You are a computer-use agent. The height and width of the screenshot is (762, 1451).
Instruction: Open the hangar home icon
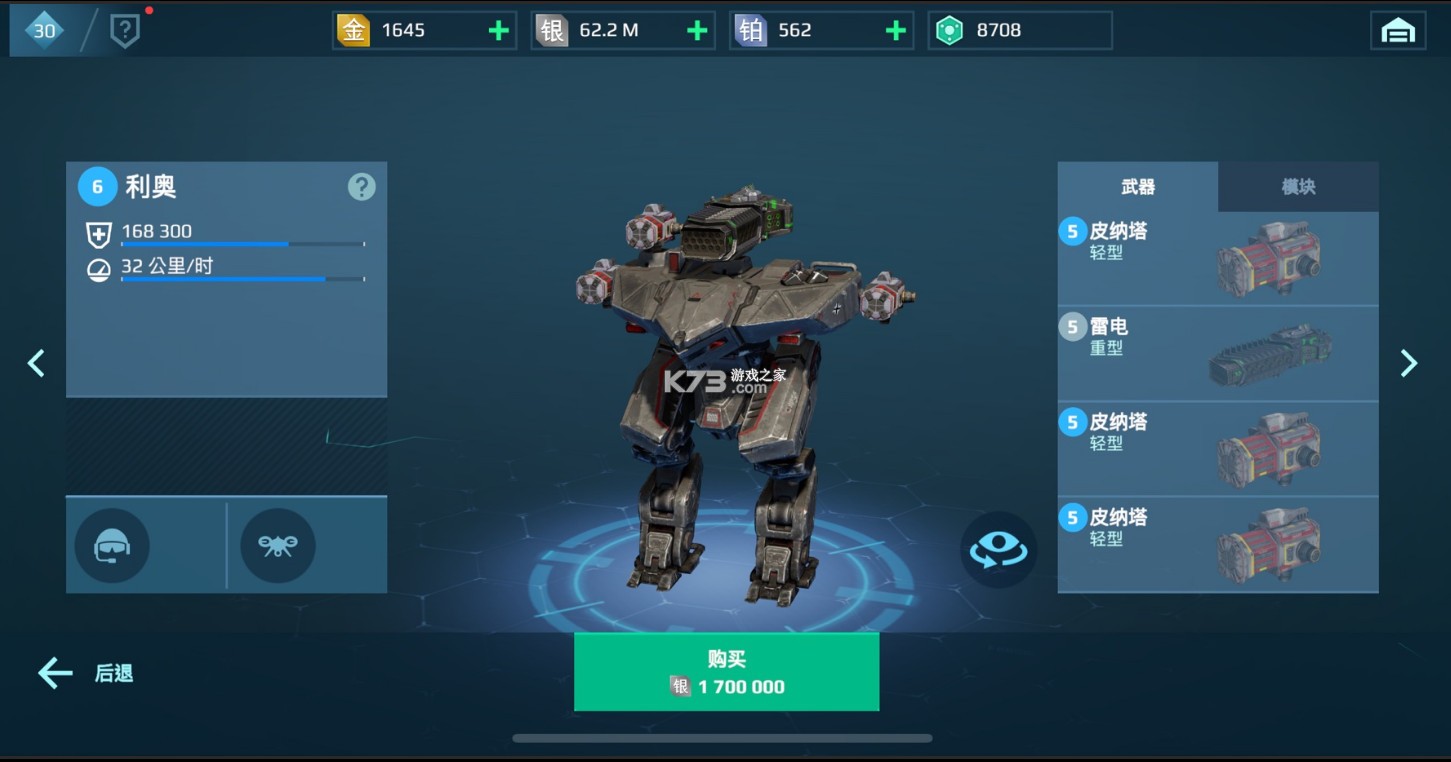point(1397,31)
